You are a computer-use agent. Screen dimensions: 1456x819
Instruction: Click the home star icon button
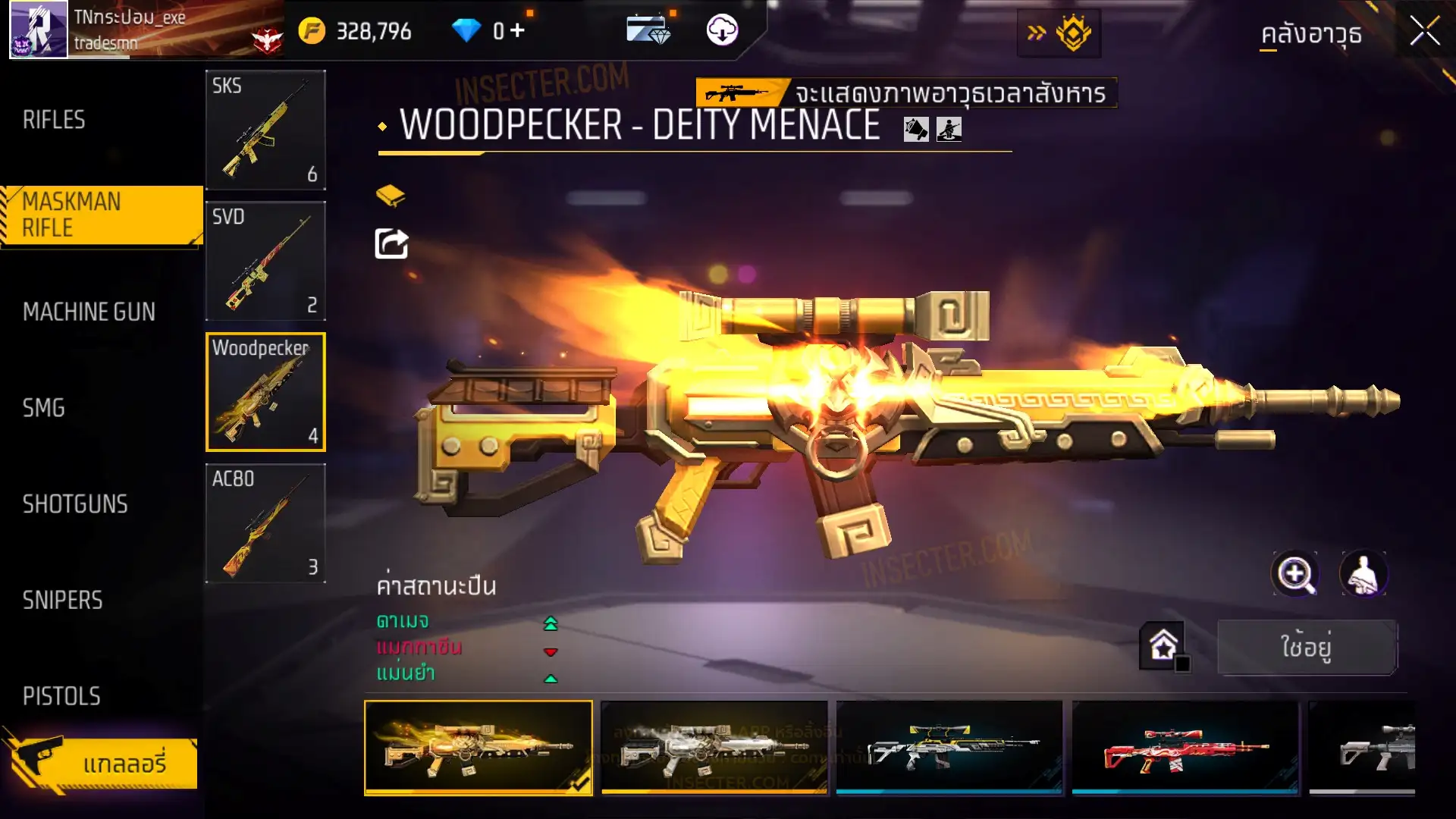pyautogui.click(x=1163, y=646)
